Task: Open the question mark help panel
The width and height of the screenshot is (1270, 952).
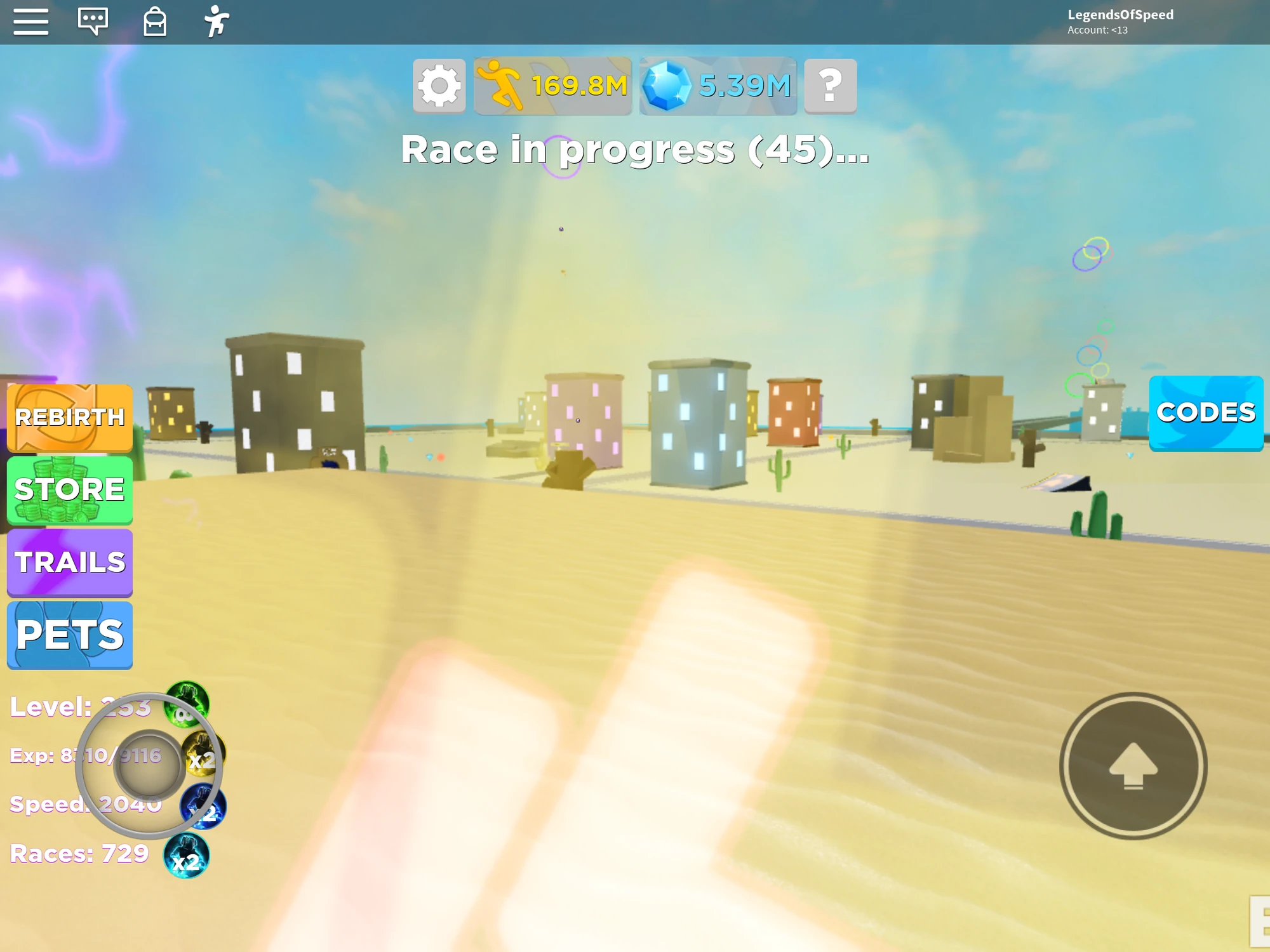Action: [x=830, y=86]
